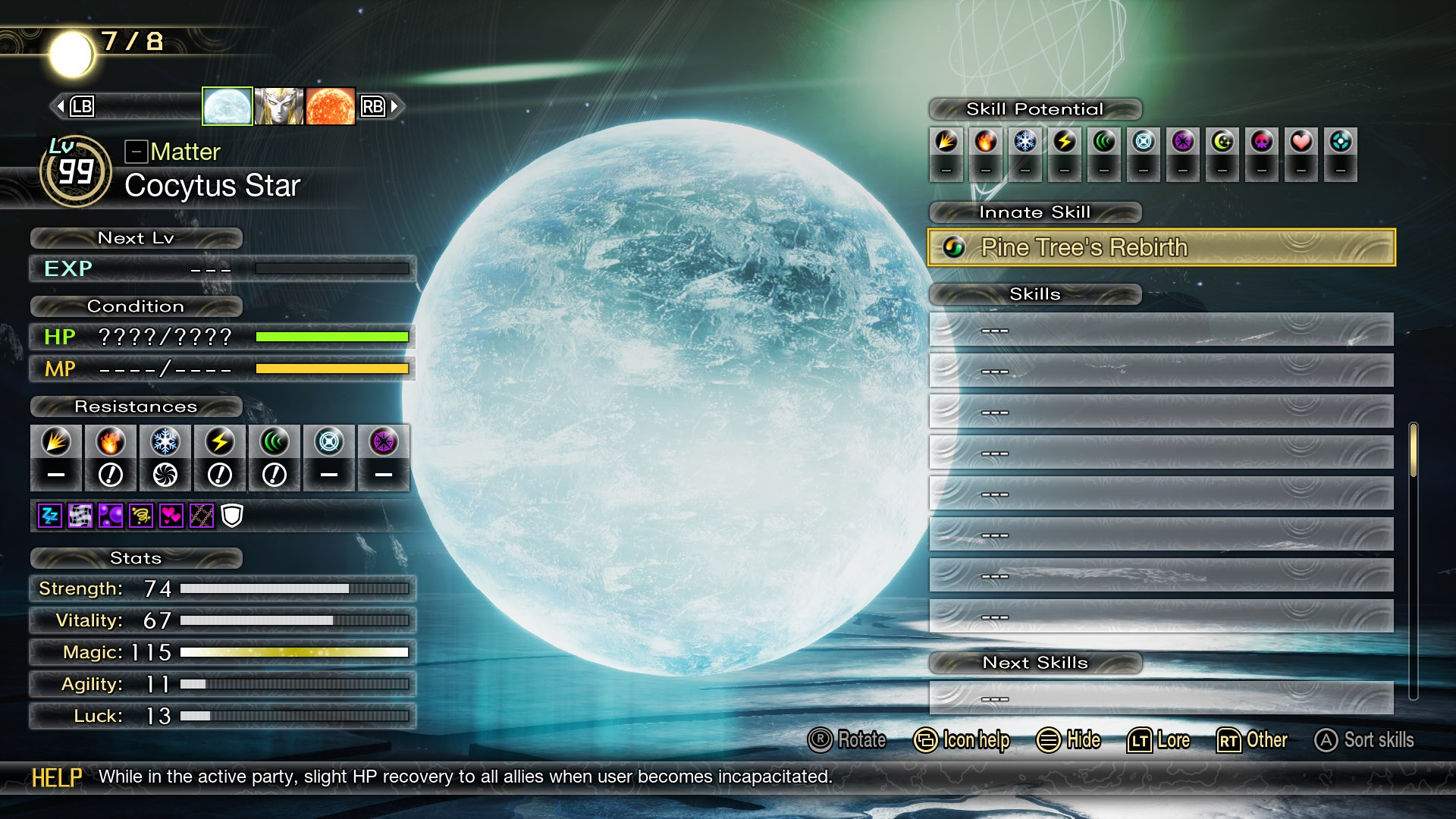This screenshot has height=819, width=1456.
Task: Click the left arrow beside the portraits
Action: click(x=61, y=106)
